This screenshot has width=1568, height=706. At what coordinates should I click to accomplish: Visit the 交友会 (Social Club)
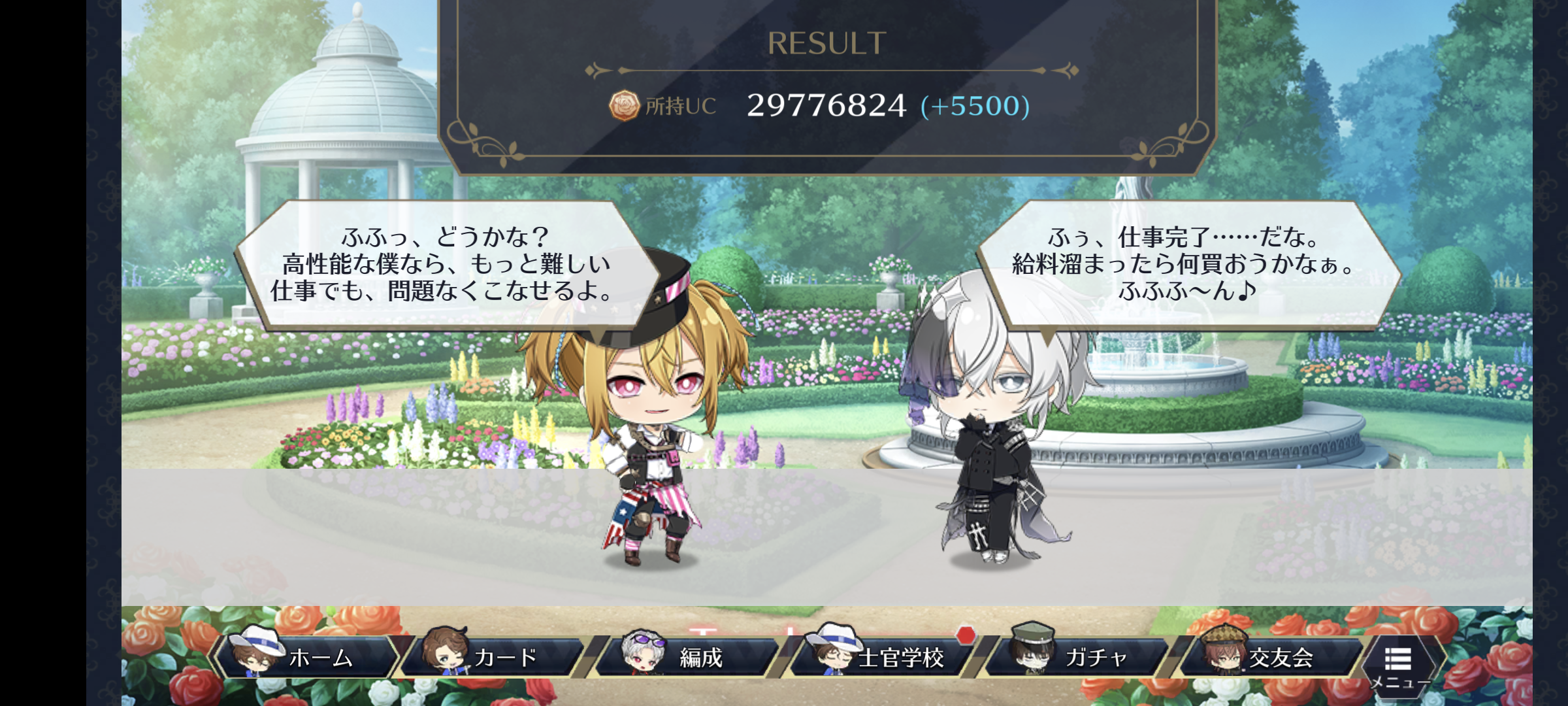click(x=1271, y=657)
